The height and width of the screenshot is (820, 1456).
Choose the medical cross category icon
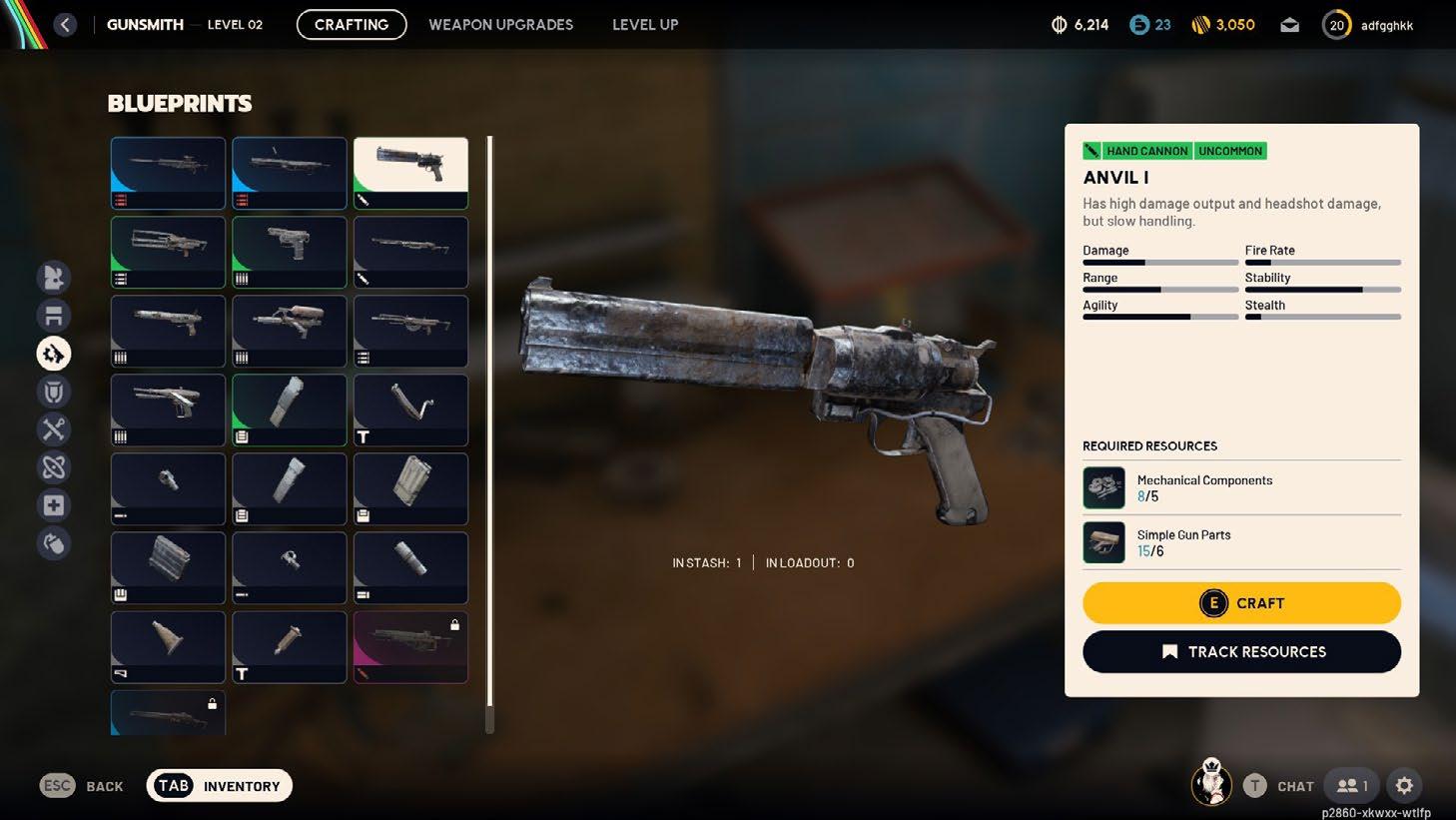pos(54,505)
